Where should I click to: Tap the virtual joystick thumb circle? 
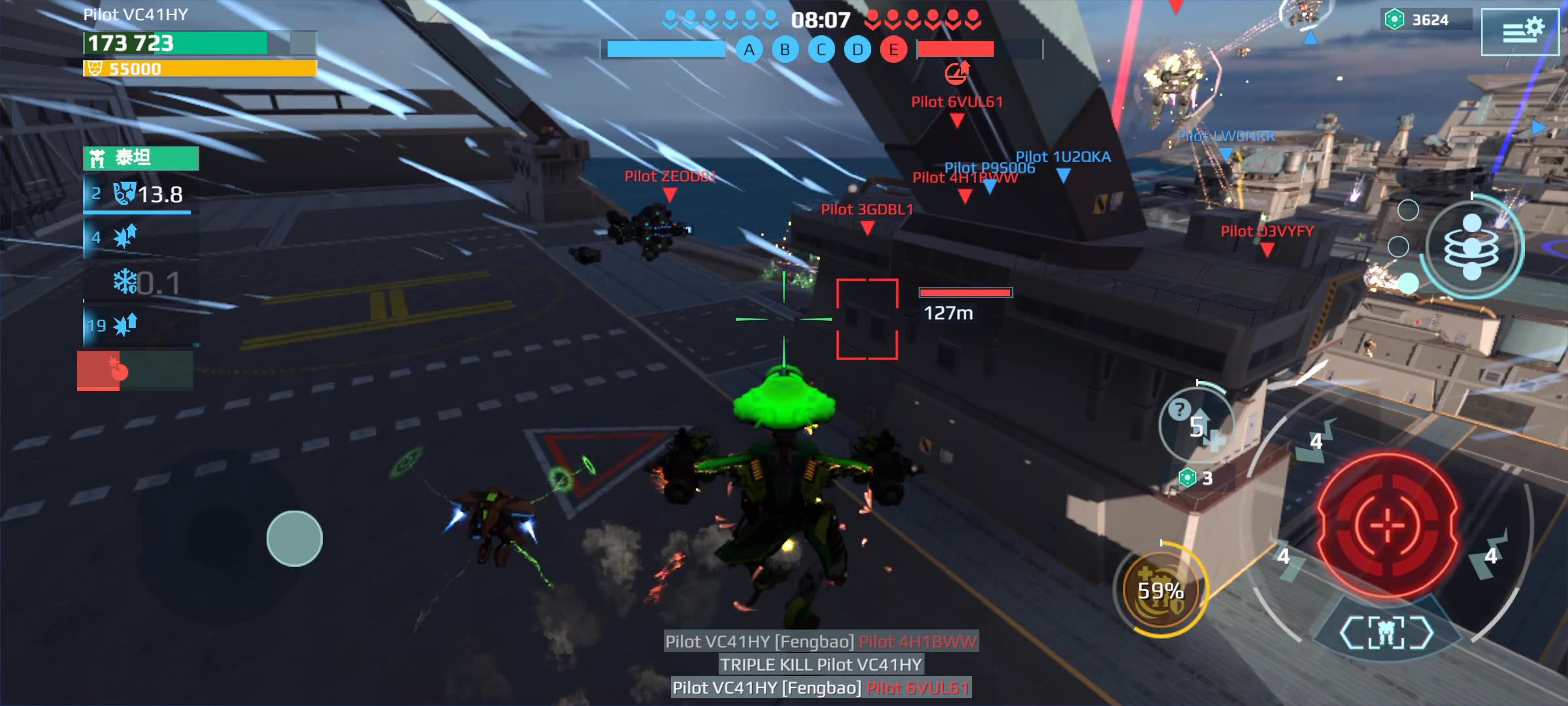point(294,538)
